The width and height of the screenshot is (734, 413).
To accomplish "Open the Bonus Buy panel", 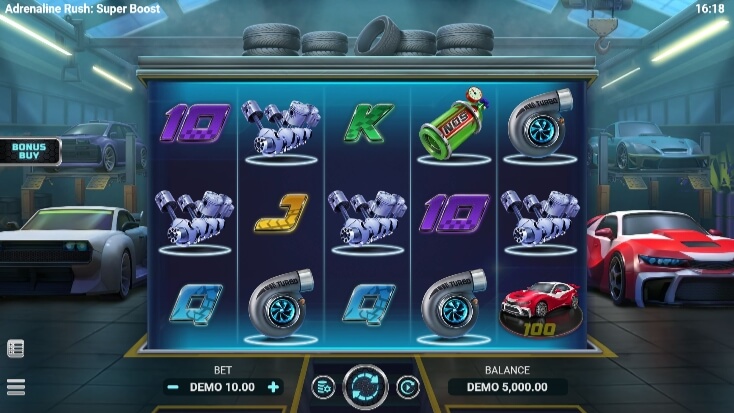I will coord(30,151).
